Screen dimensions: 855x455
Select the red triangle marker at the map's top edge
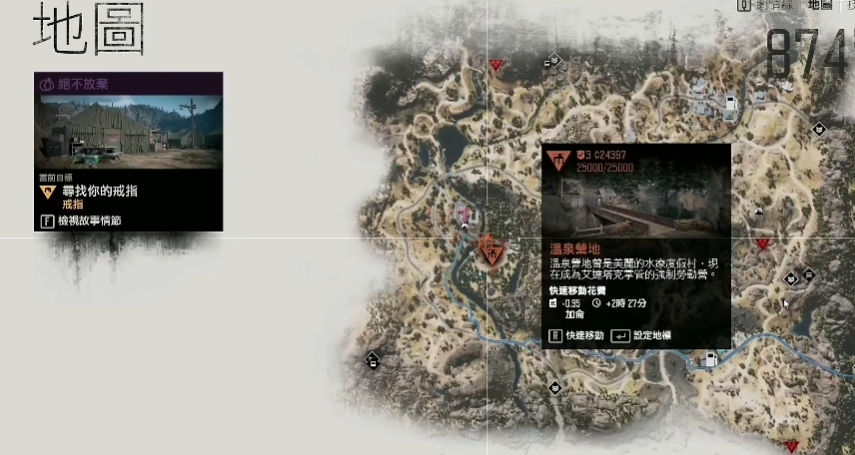pos(496,65)
